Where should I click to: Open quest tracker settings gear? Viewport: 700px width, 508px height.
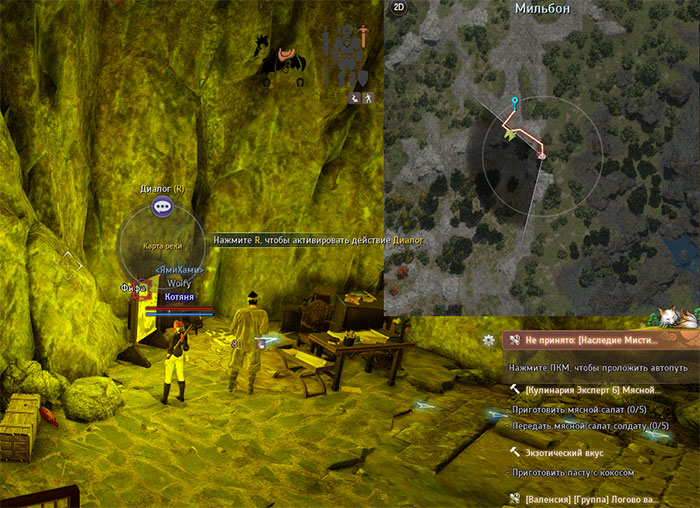[488, 340]
